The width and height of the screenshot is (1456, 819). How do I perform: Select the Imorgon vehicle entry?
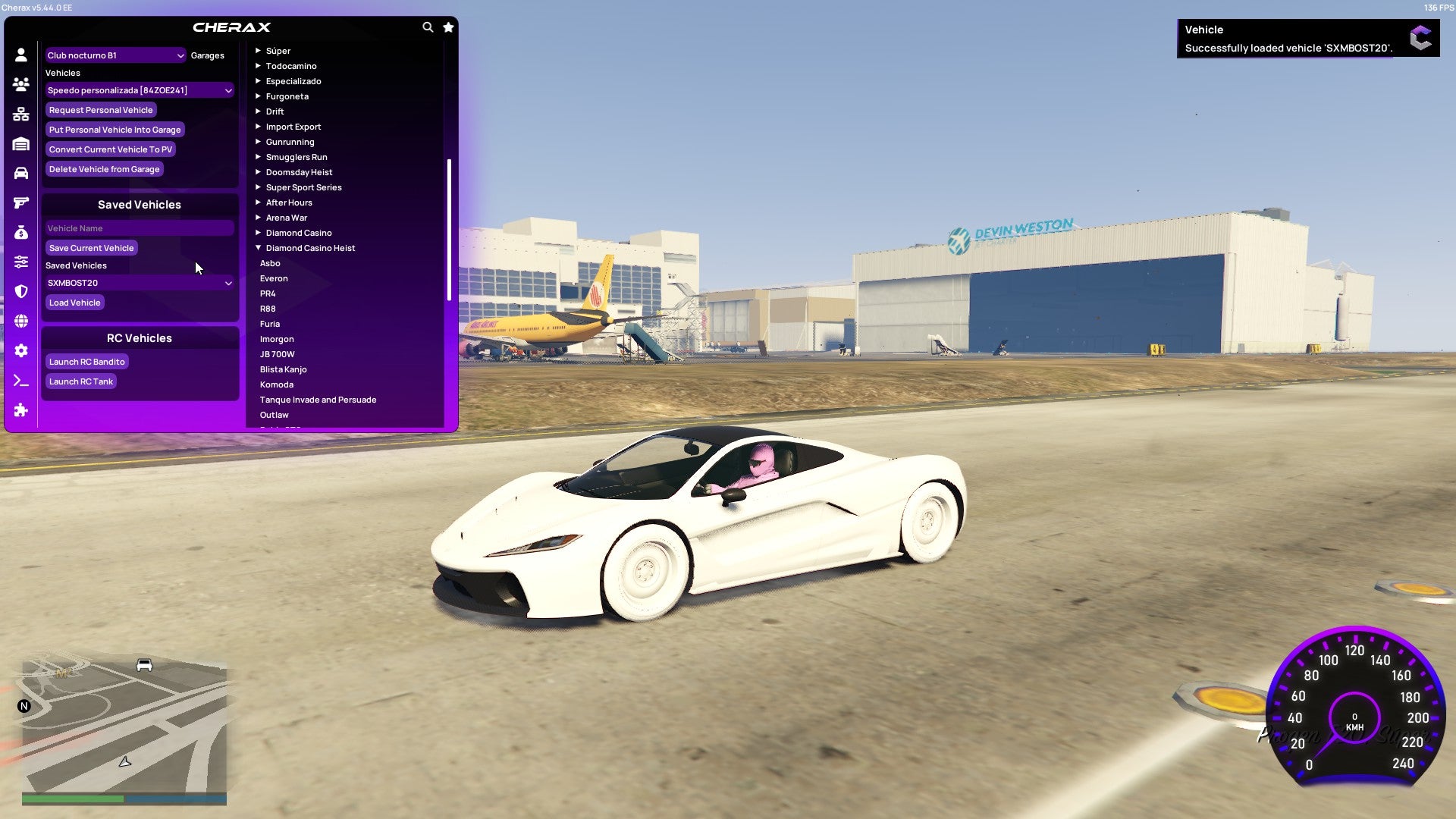point(277,339)
